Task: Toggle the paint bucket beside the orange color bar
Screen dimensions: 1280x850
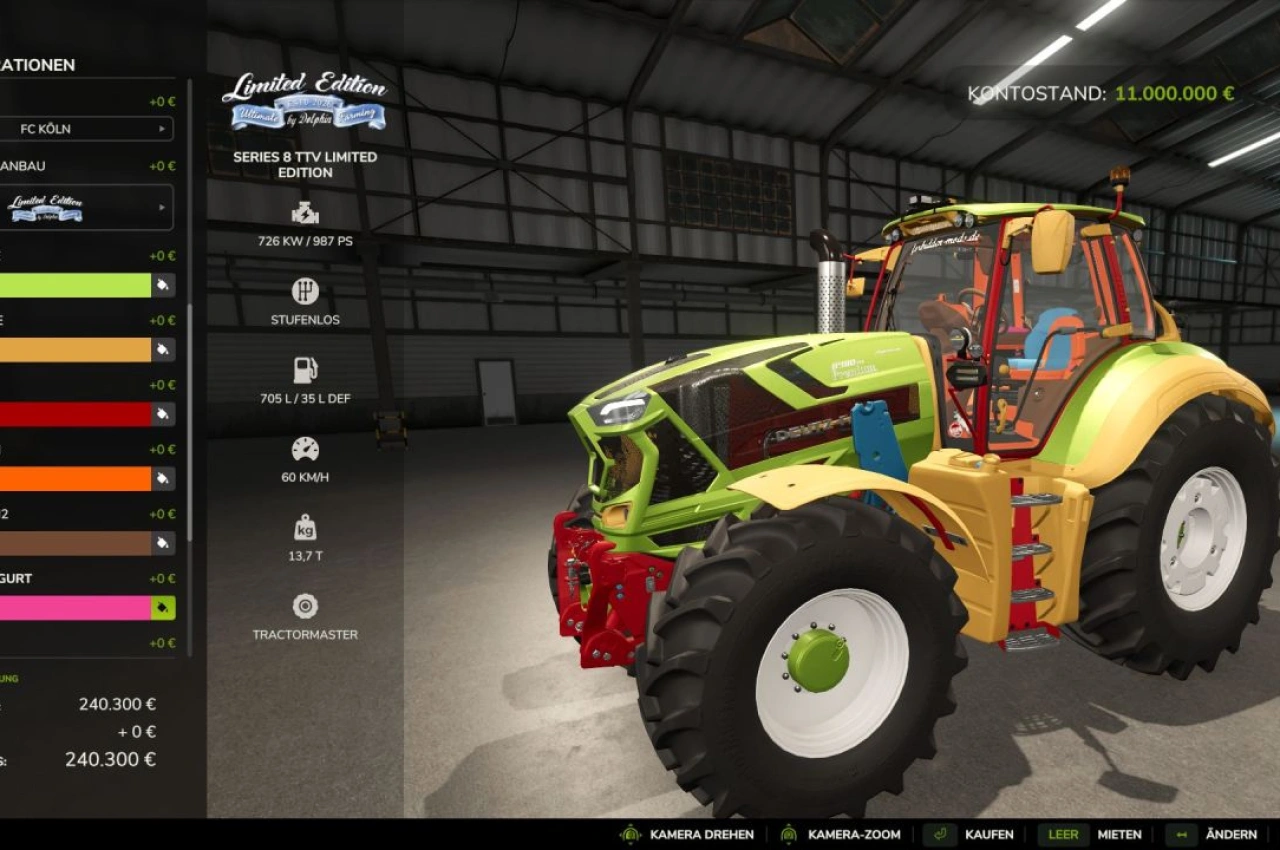Action: (163, 479)
